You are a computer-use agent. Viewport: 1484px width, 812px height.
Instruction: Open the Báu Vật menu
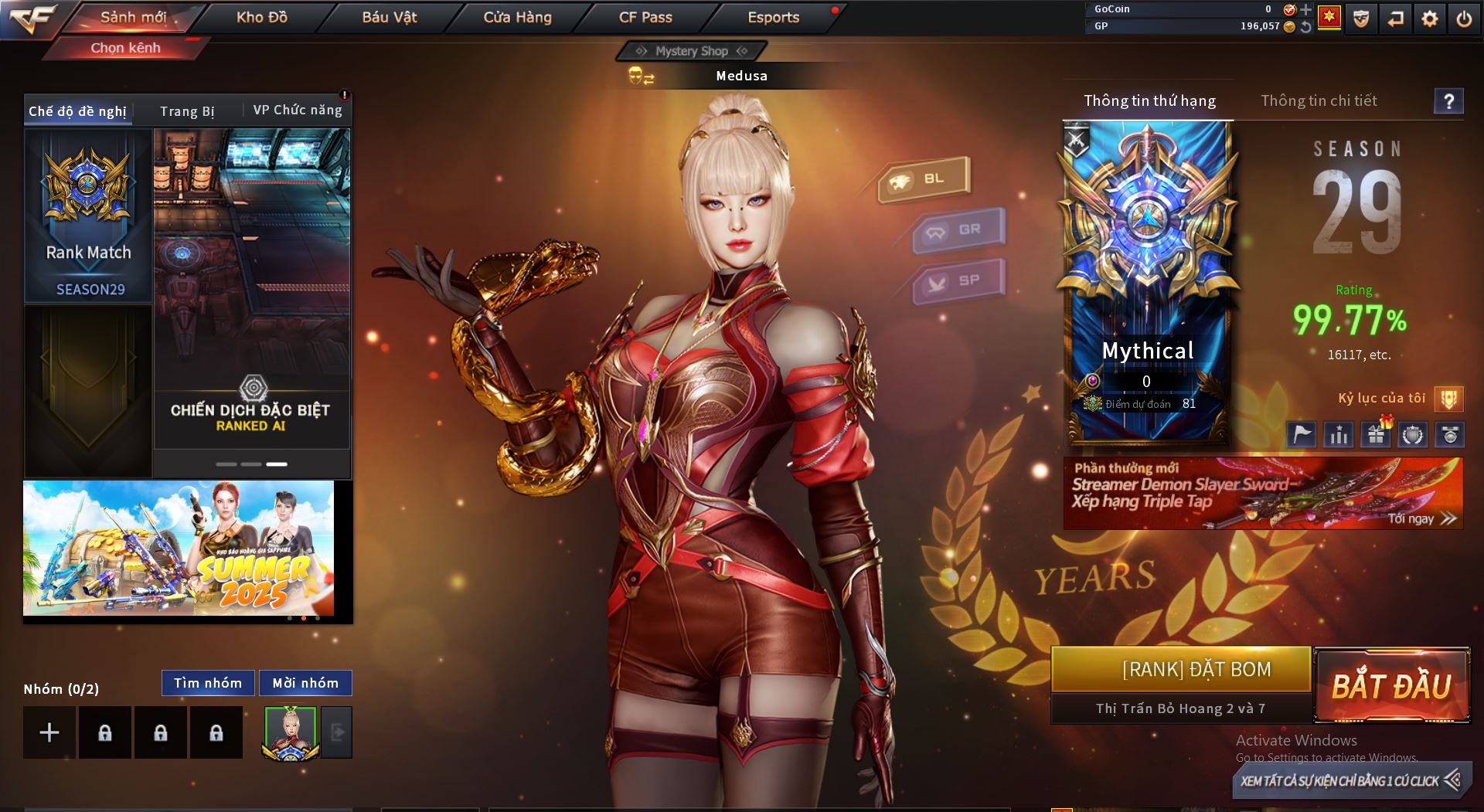coord(389,17)
